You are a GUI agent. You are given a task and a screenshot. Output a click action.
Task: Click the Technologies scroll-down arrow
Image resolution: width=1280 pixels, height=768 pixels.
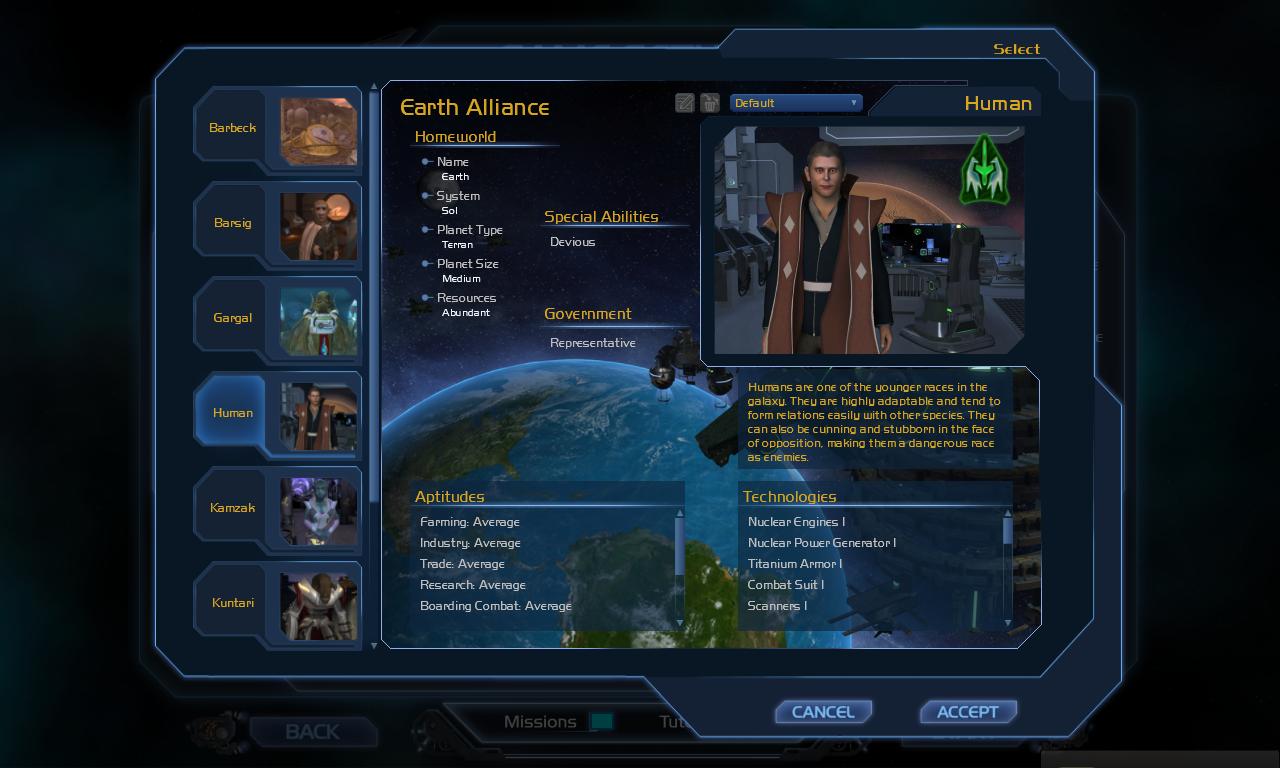[x=1008, y=623]
